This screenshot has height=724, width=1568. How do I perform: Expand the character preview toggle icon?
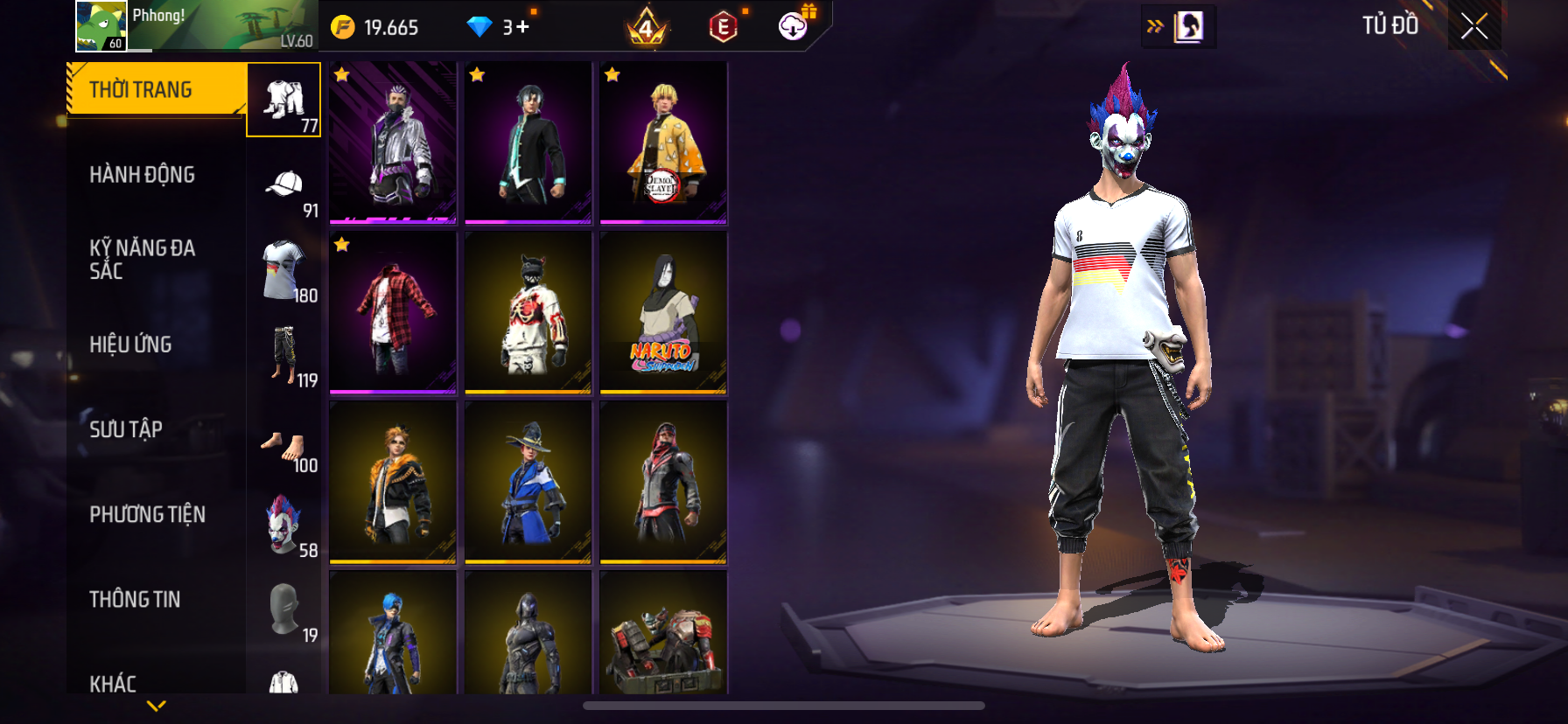tap(1179, 26)
